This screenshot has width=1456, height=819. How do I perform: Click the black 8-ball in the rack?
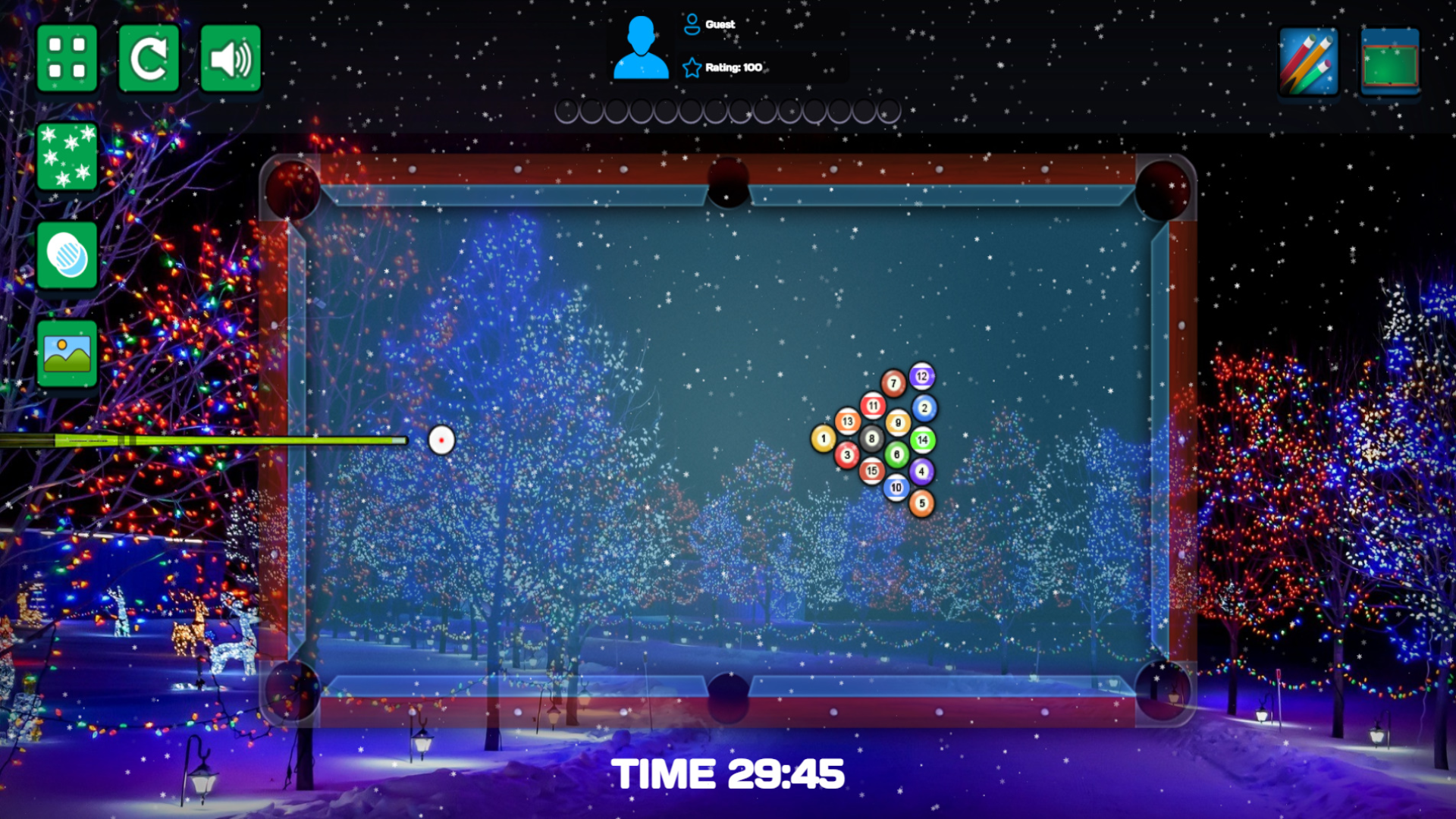[872, 438]
